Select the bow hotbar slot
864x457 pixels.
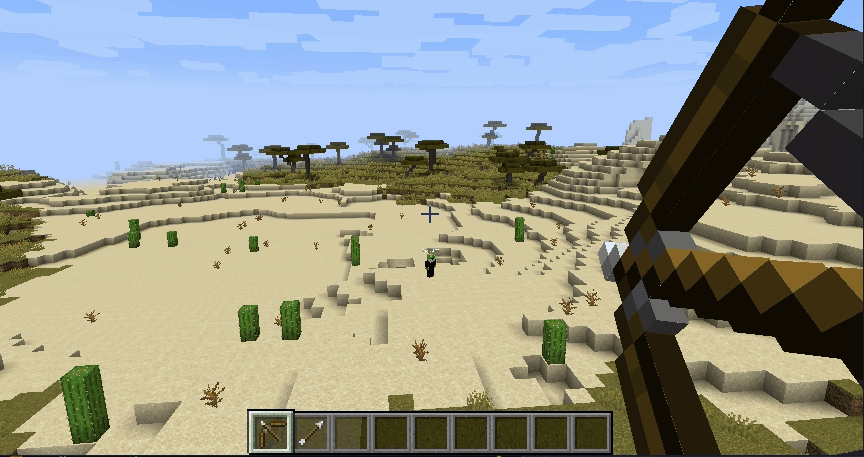pyautogui.click(x=271, y=432)
